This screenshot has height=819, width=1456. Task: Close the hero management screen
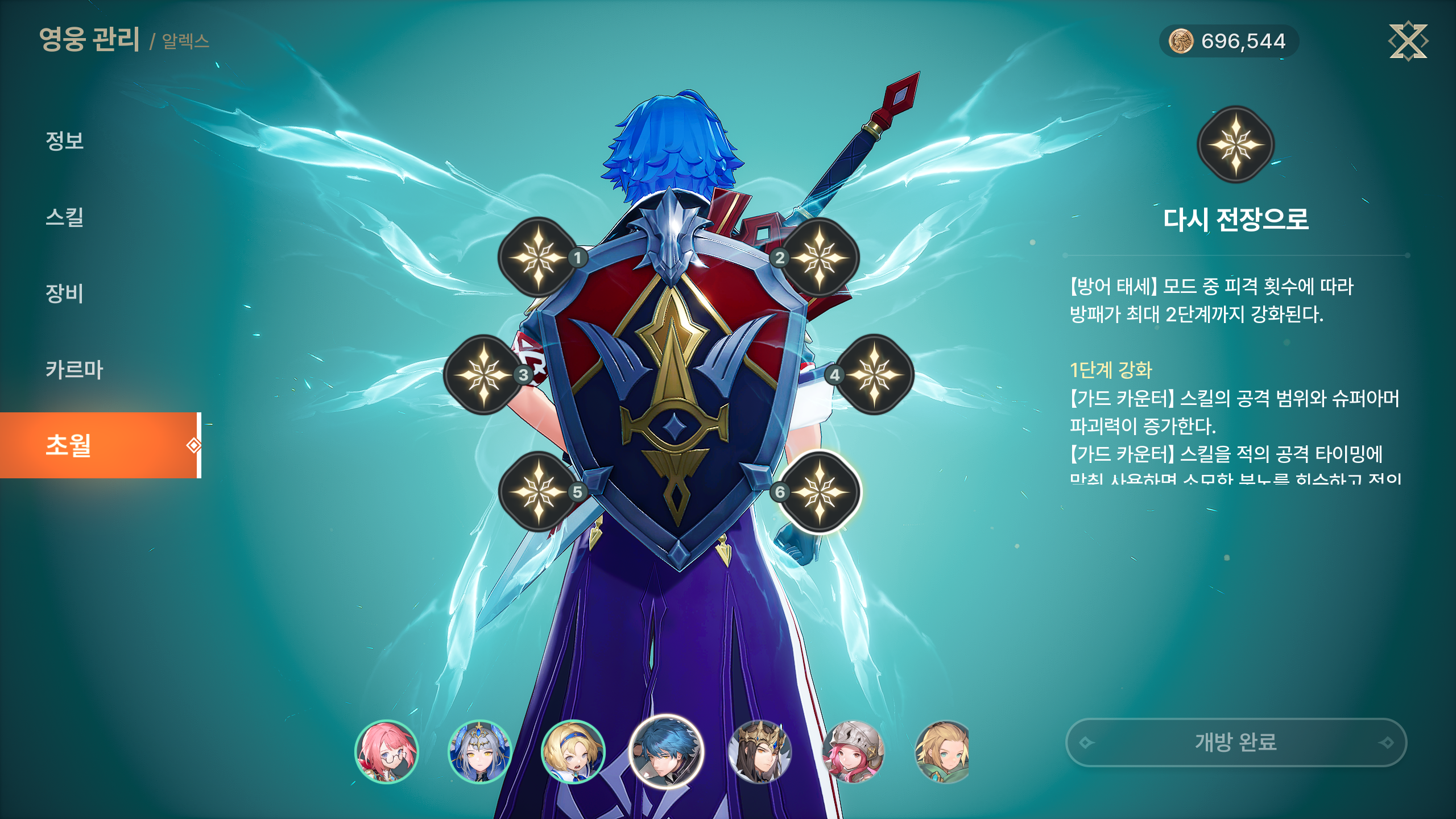1408,41
